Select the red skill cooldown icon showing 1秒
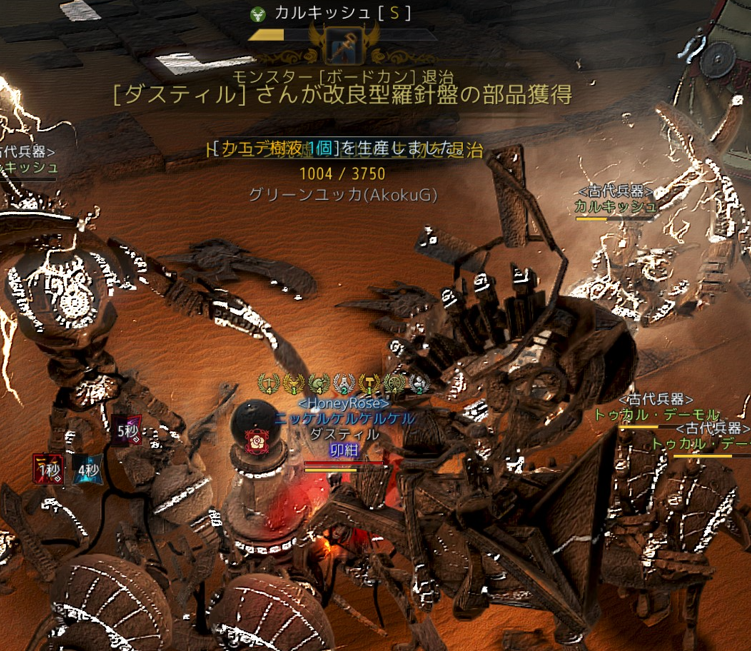 click(x=47, y=467)
